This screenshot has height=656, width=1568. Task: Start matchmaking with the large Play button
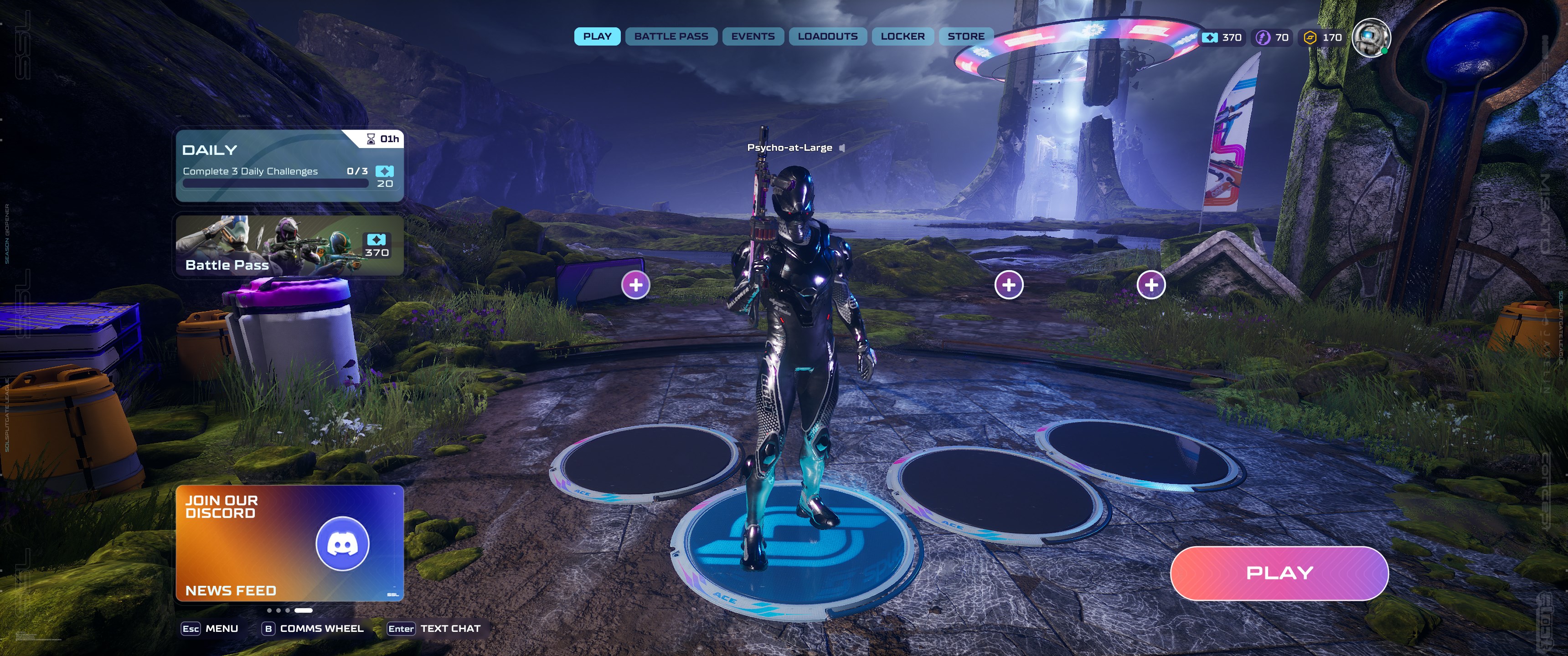pos(1279,573)
